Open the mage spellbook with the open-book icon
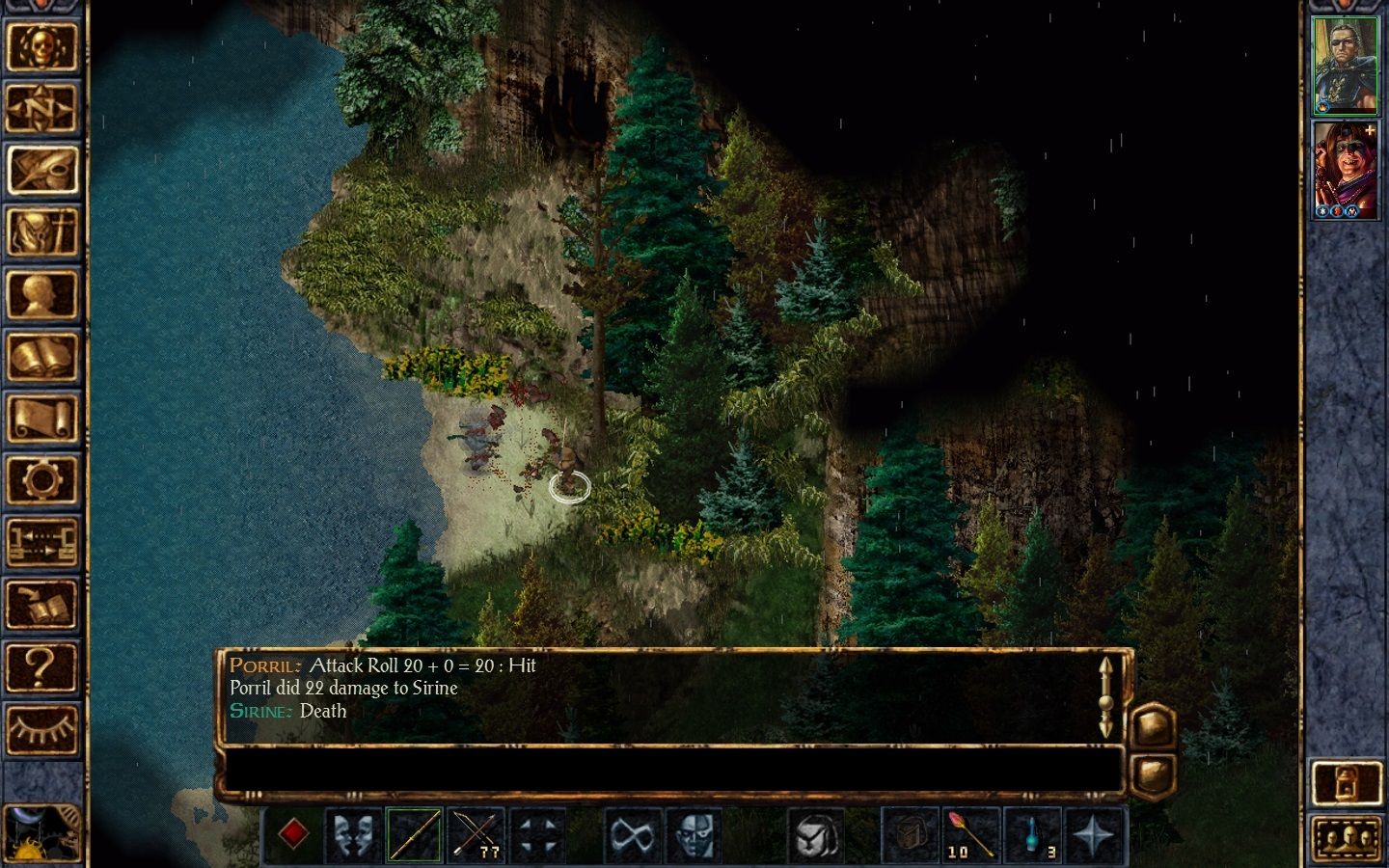Viewport: 1389px width, 868px height. pyautogui.click(x=41, y=356)
